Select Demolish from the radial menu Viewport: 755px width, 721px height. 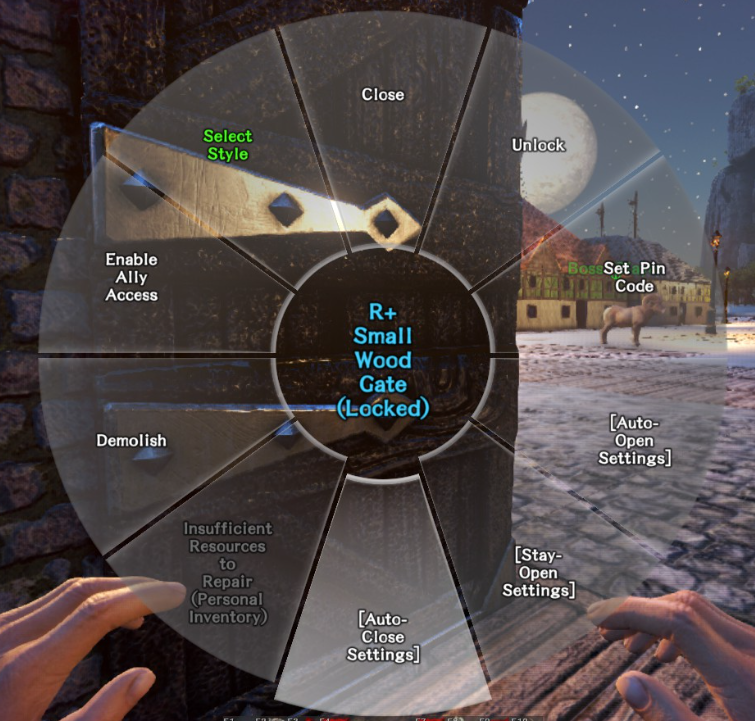tap(131, 440)
